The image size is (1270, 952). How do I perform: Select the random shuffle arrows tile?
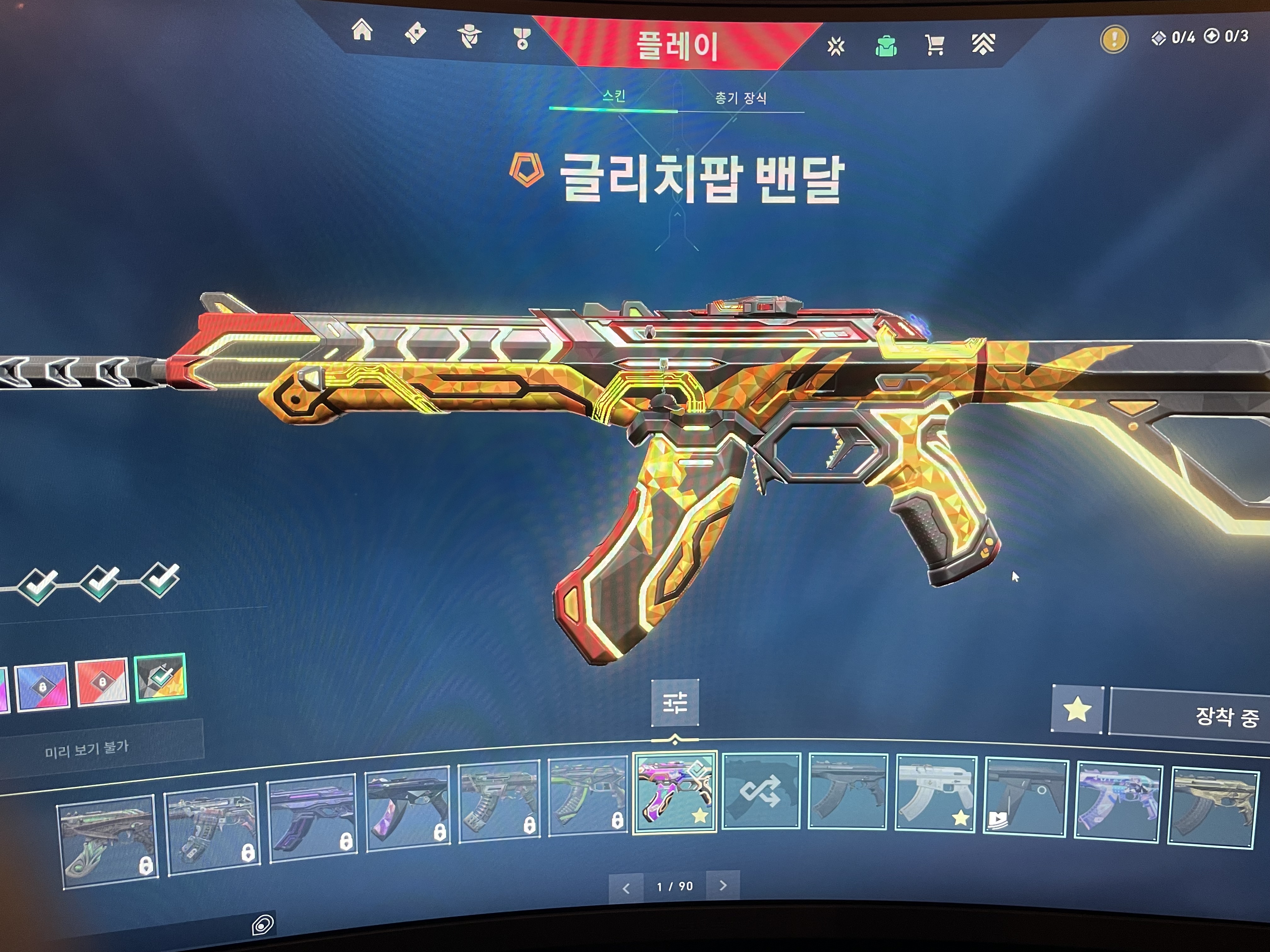click(x=761, y=791)
